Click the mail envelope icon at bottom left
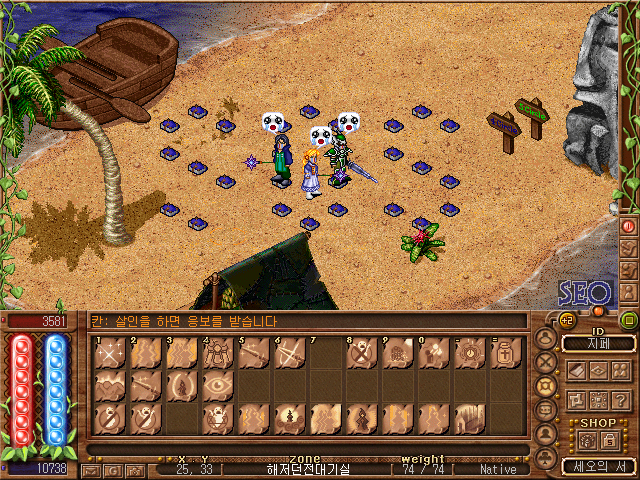640x480 pixels. tap(91, 469)
